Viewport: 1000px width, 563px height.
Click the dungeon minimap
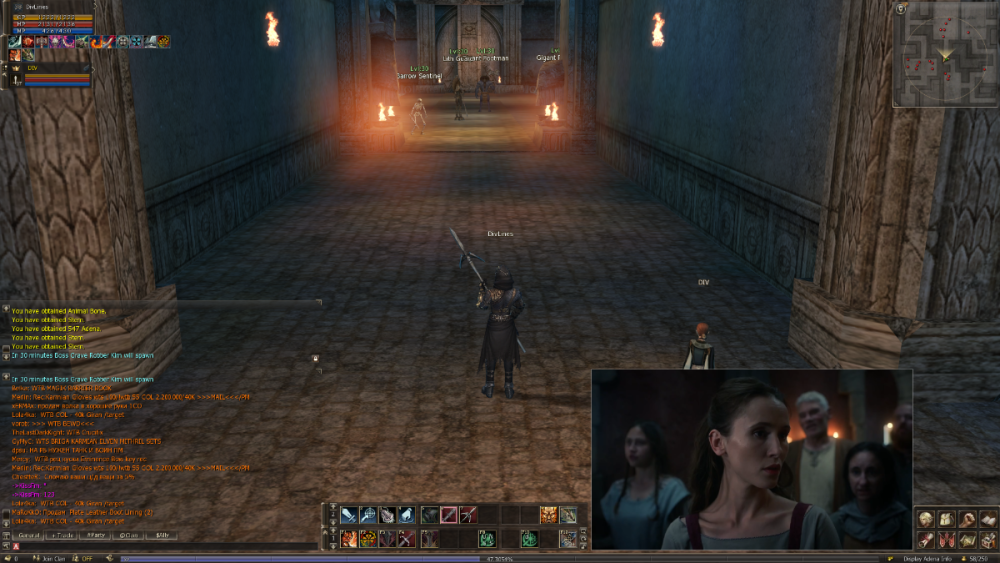coord(944,61)
